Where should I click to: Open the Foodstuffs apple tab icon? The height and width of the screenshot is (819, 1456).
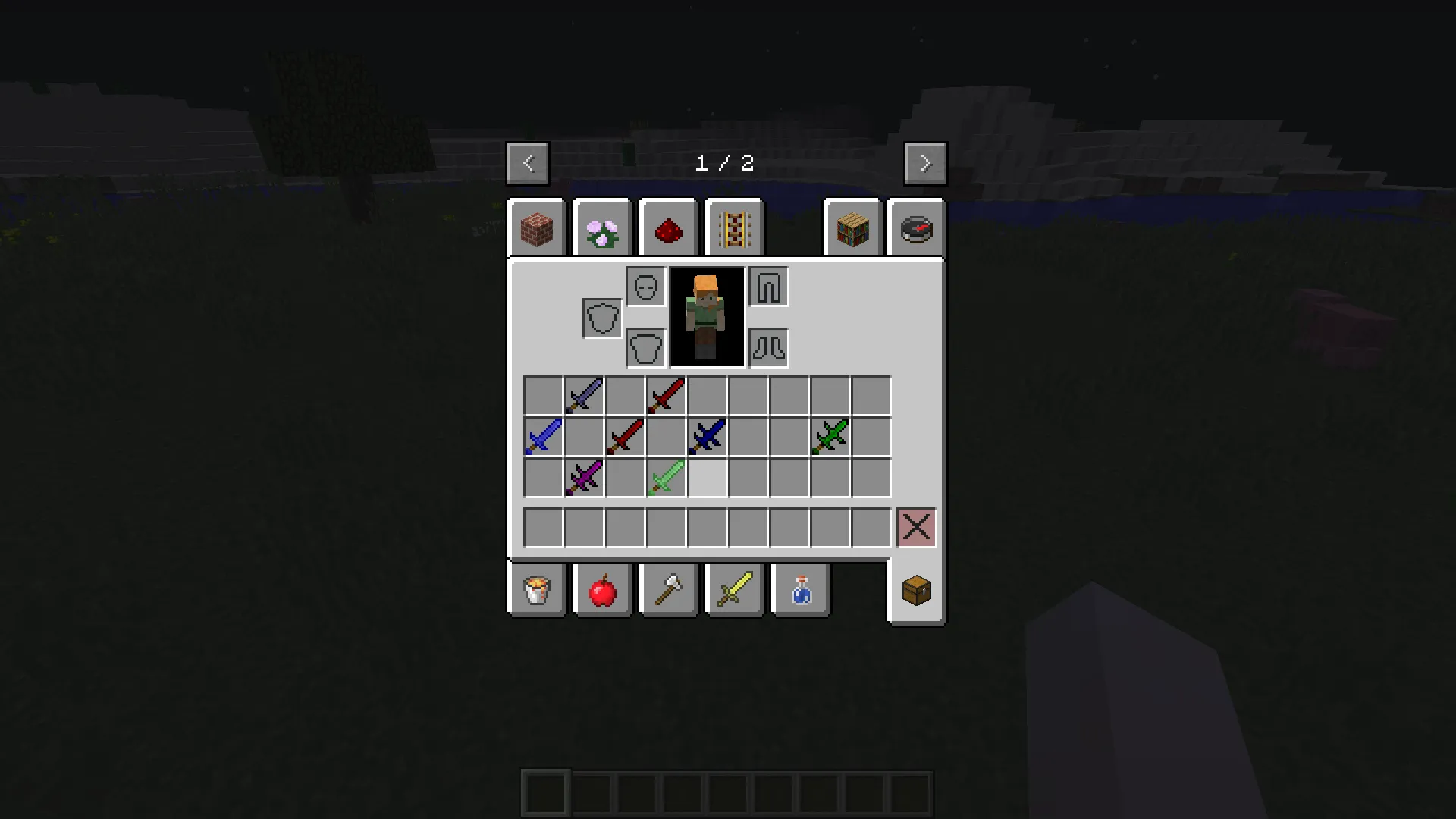coord(602,591)
